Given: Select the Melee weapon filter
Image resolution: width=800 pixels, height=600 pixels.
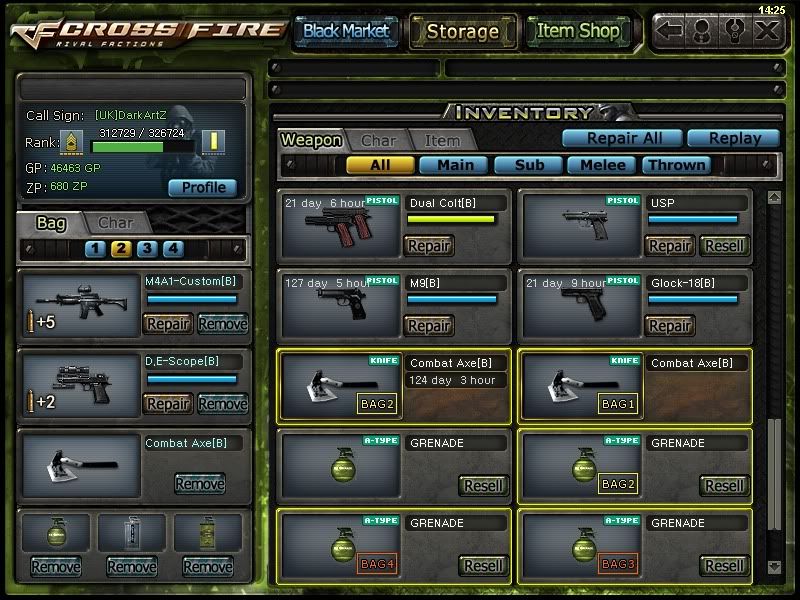Looking at the screenshot, I should [603, 165].
